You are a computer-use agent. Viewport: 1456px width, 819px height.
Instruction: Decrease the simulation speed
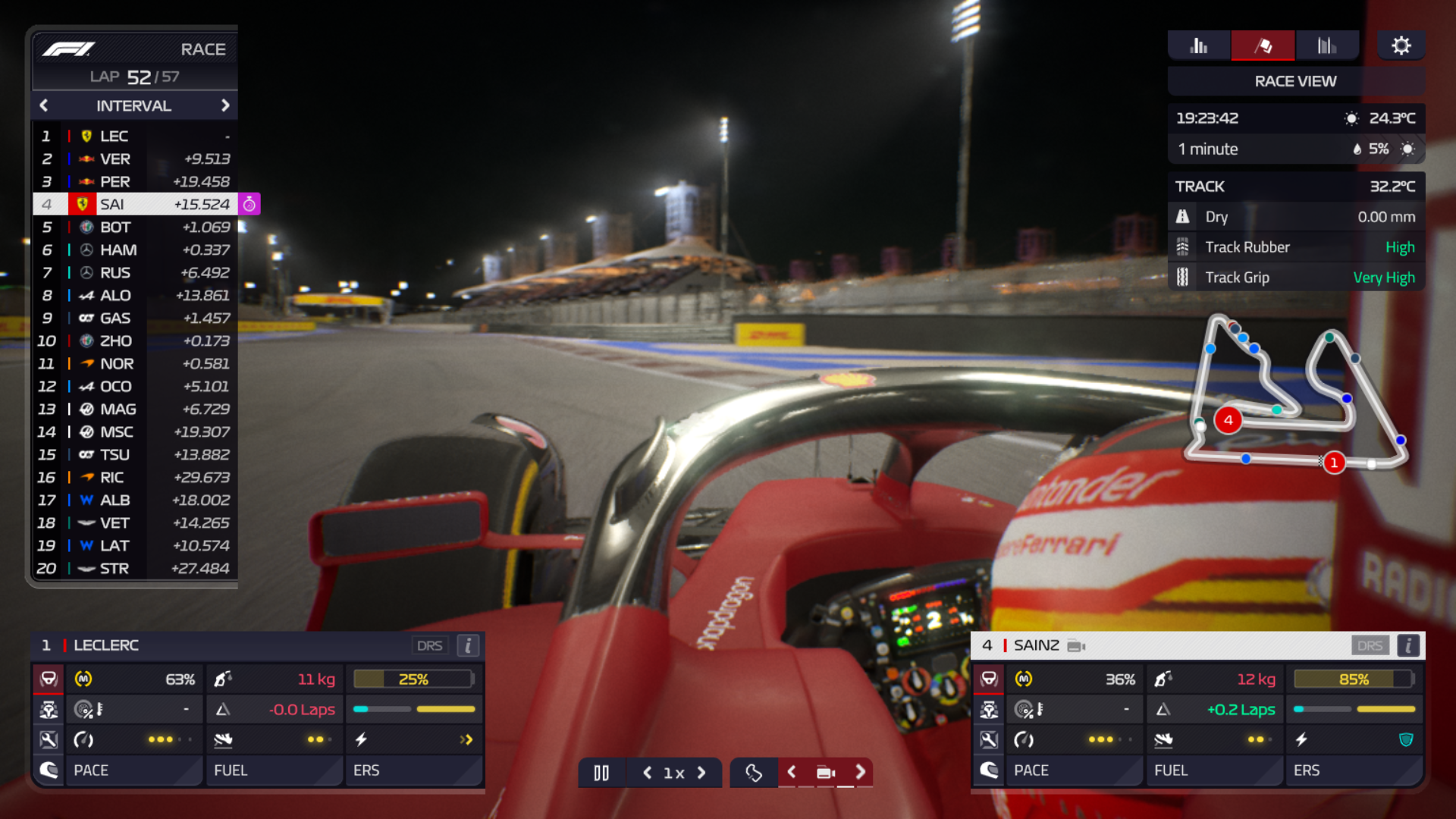647,773
